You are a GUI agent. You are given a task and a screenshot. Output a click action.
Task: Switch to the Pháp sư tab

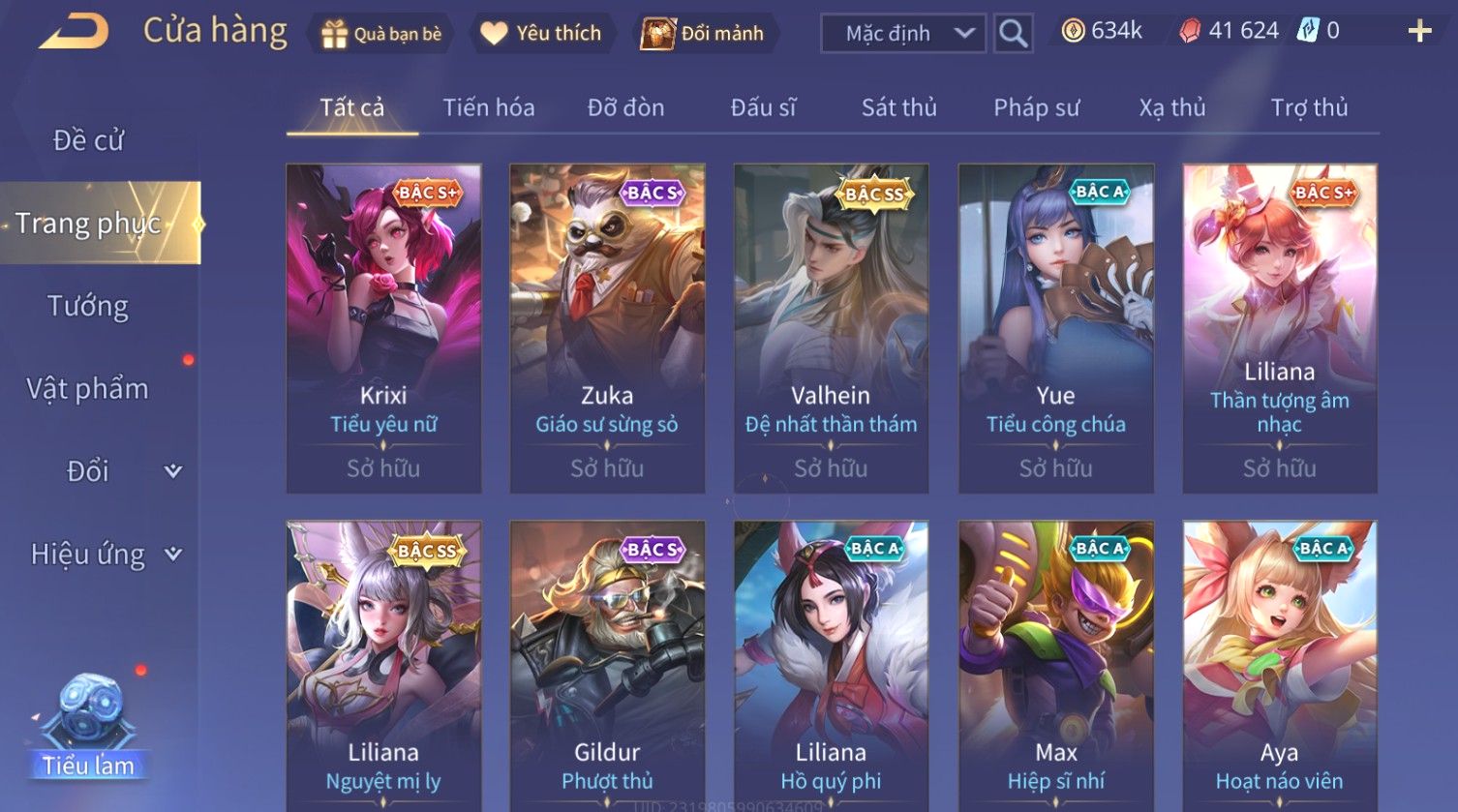click(x=1036, y=107)
